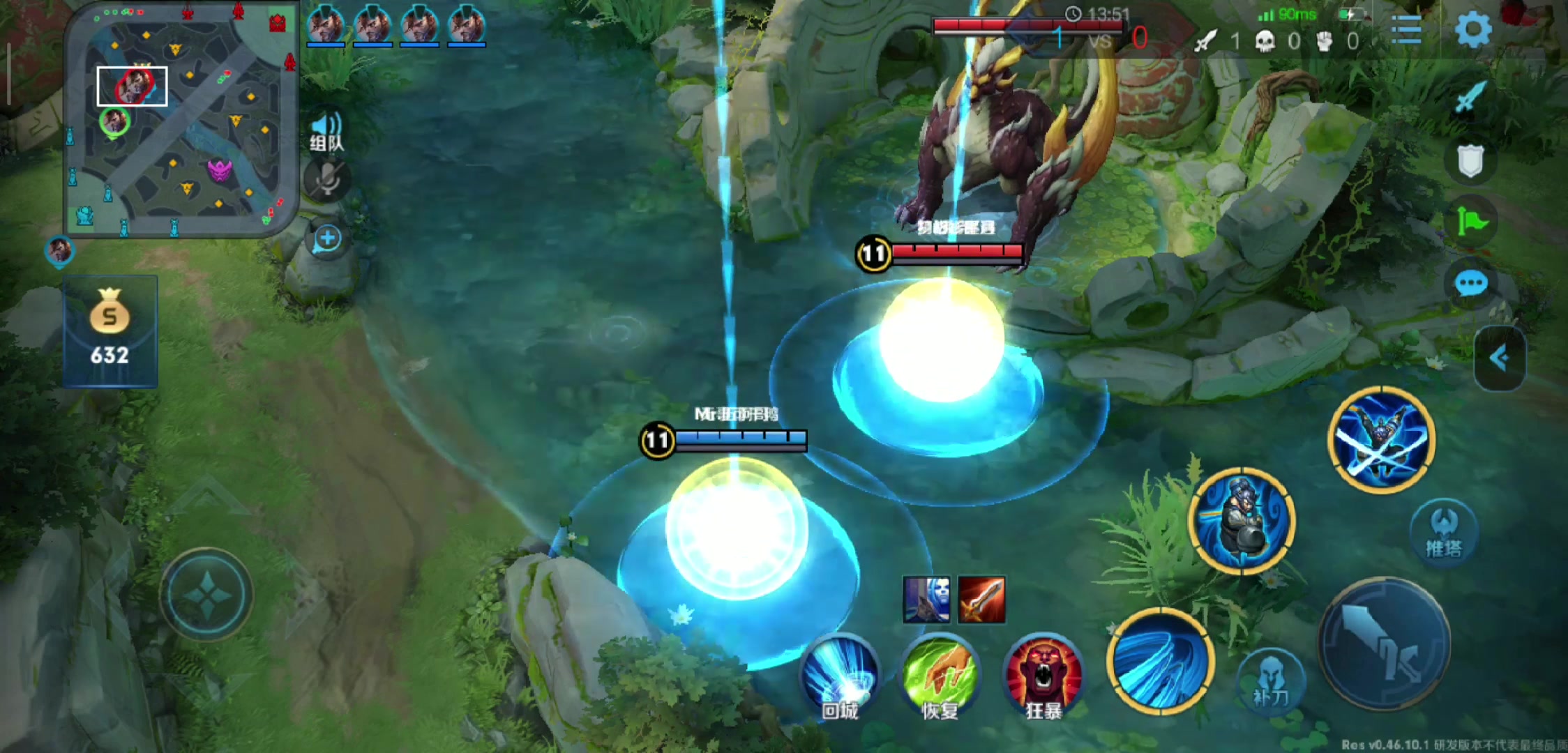Viewport: 1568px width, 753px height.
Task: Send the green flag signal
Action: [1472, 222]
